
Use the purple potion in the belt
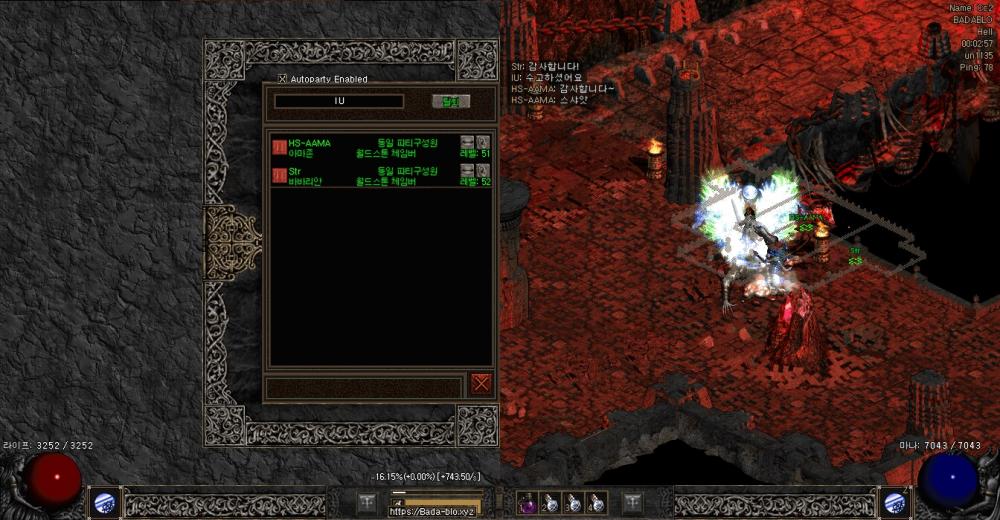point(527,504)
